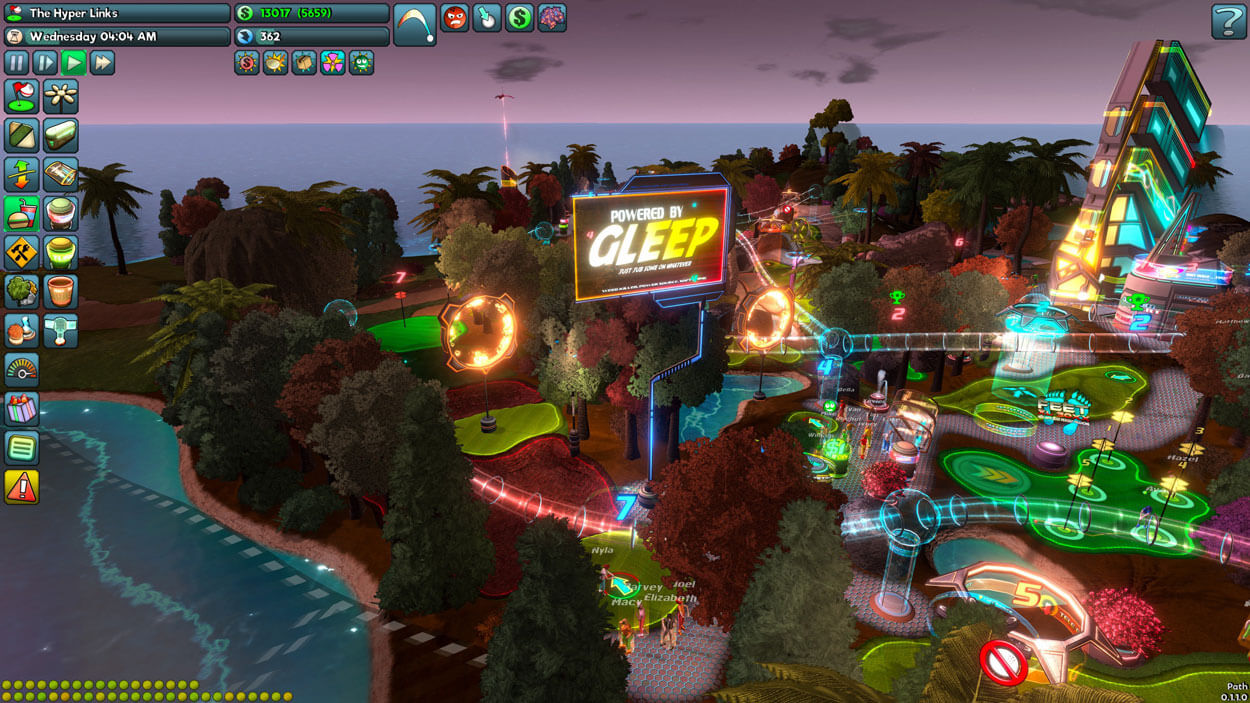
Task: Open the gauge meter panel
Action: [21, 369]
